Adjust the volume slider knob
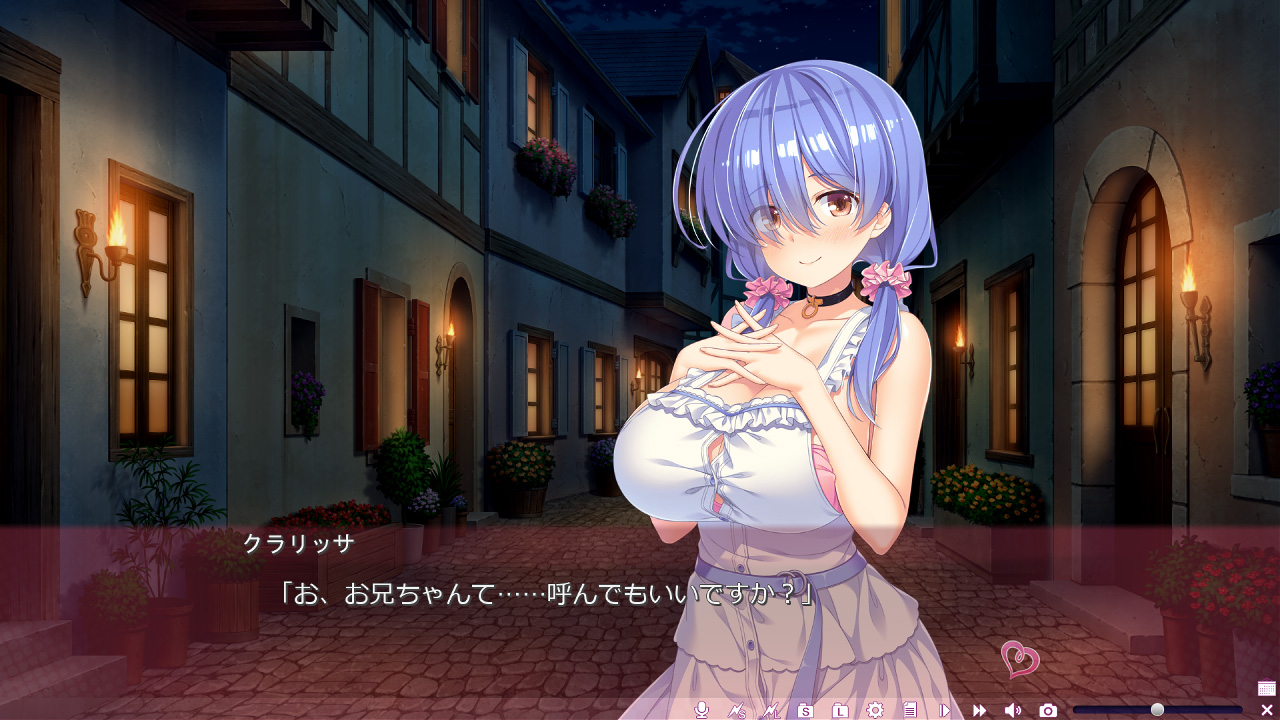This screenshot has height=720, width=1280. click(x=1157, y=710)
